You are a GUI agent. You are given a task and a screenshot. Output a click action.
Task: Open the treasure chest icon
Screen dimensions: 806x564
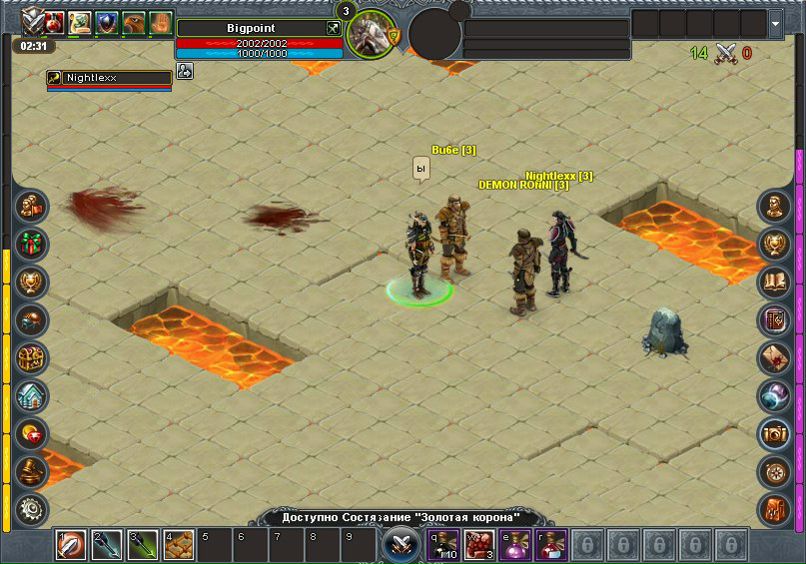32,358
